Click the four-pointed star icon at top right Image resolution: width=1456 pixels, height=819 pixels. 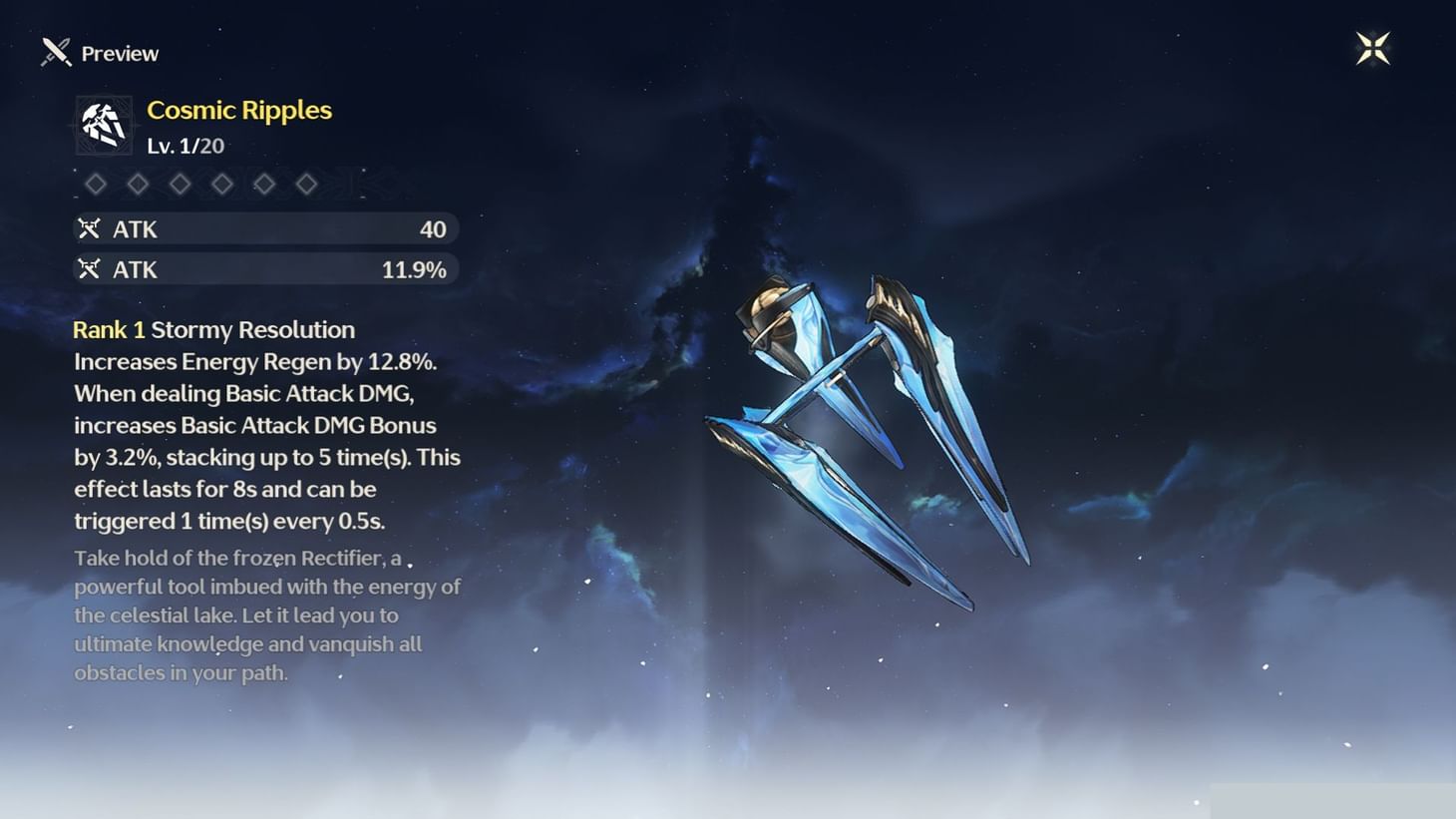(1373, 48)
